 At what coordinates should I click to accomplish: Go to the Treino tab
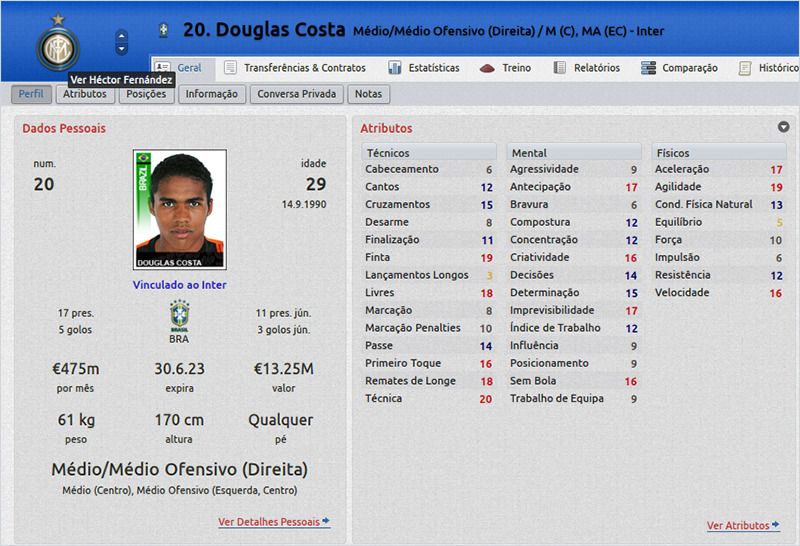coord(506,68)
